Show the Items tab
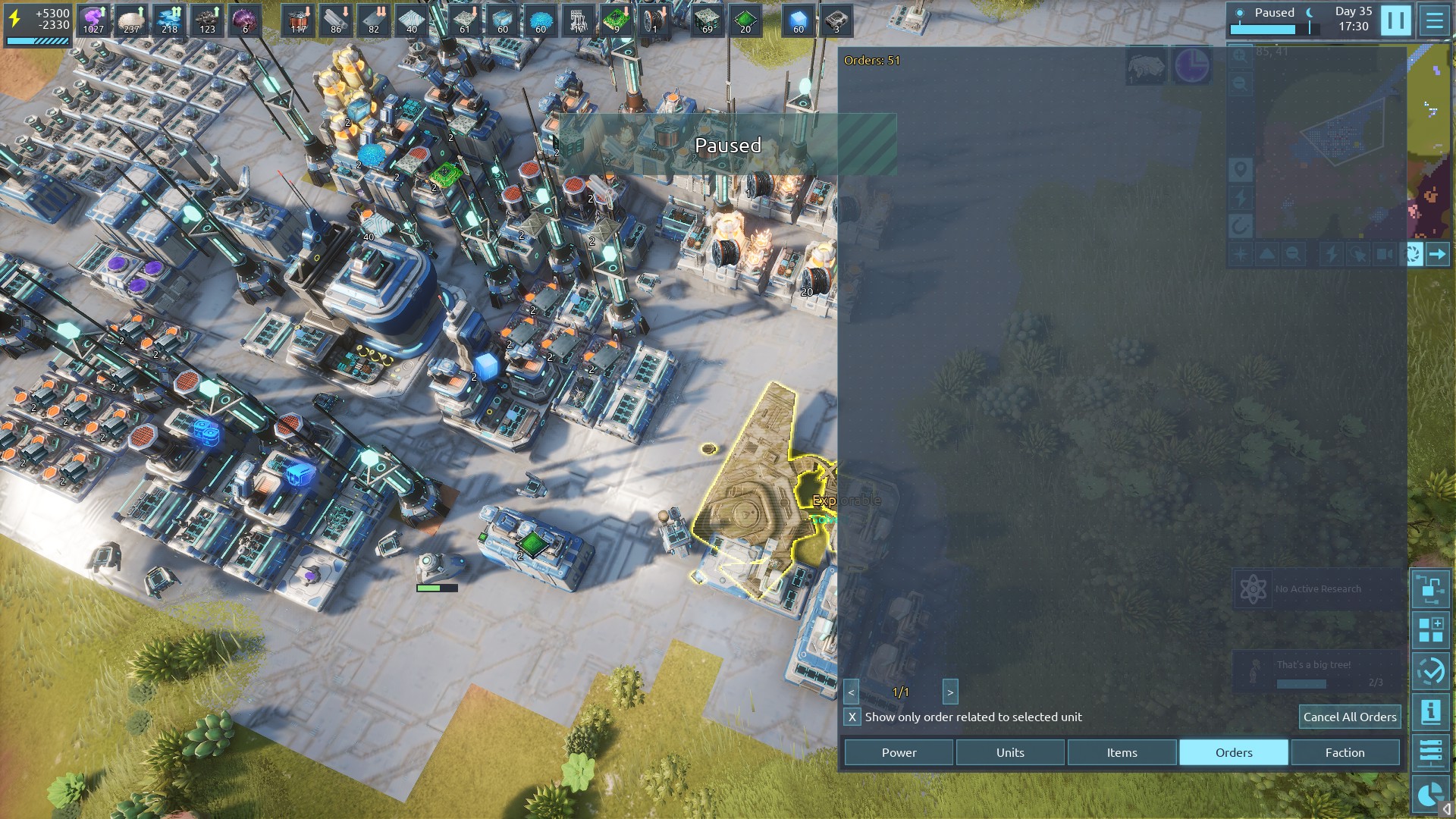 coord(1122,752)
